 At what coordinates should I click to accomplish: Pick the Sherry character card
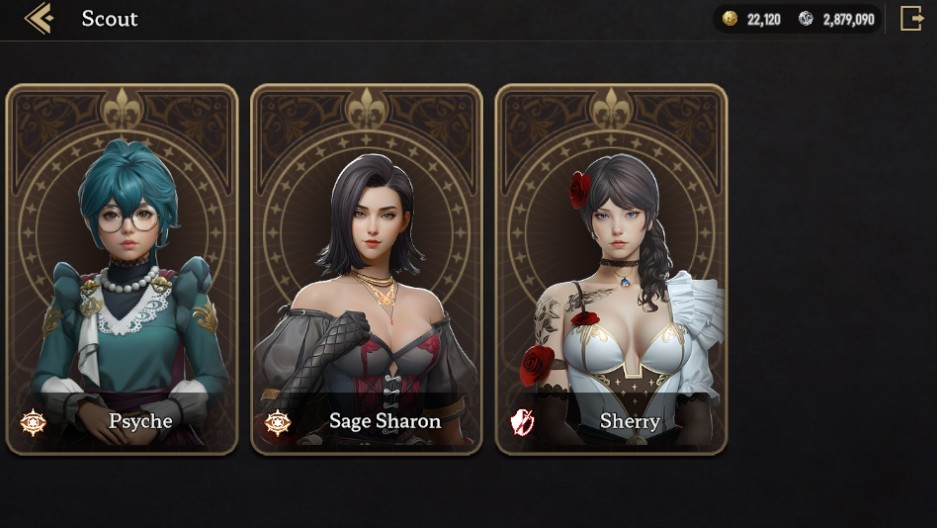pyautogui.click(x=611, y=270)
